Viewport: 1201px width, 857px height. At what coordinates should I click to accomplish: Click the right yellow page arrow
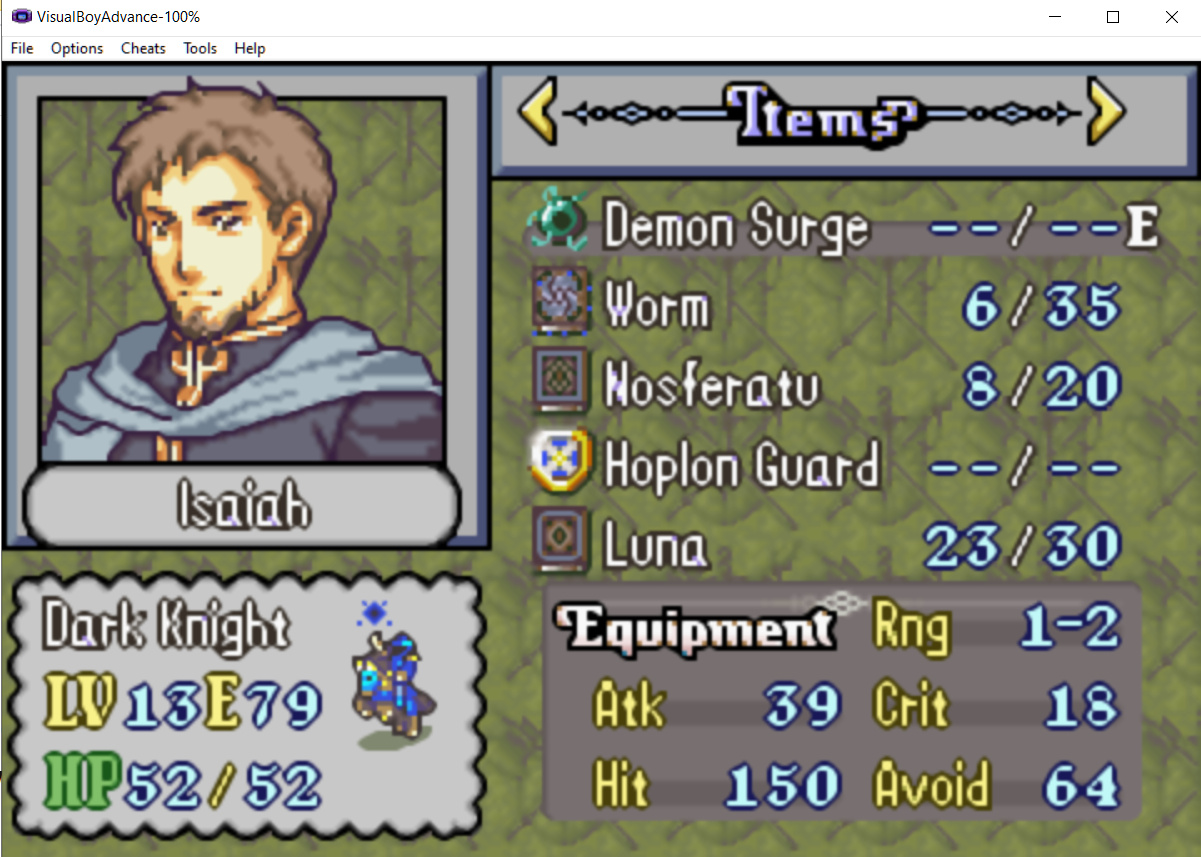pos(1105,113)
